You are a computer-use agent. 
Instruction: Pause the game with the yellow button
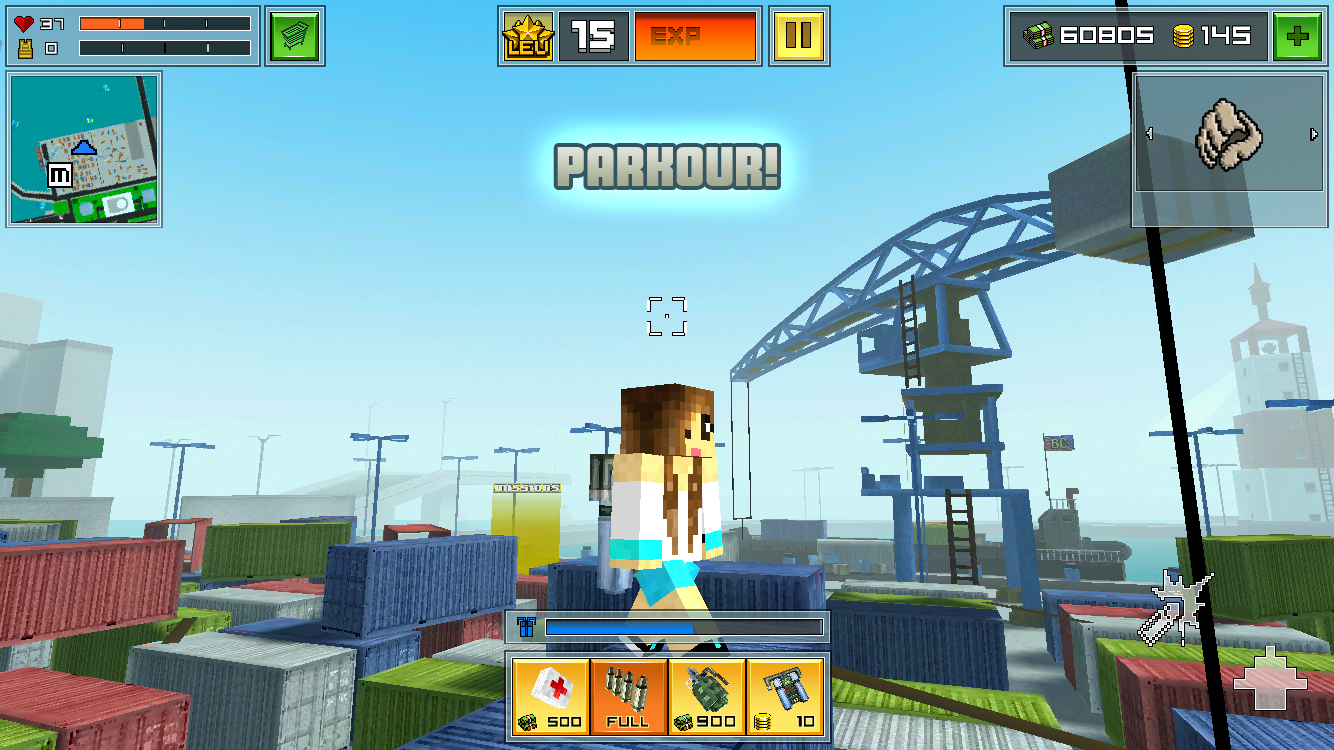point(798,37)
